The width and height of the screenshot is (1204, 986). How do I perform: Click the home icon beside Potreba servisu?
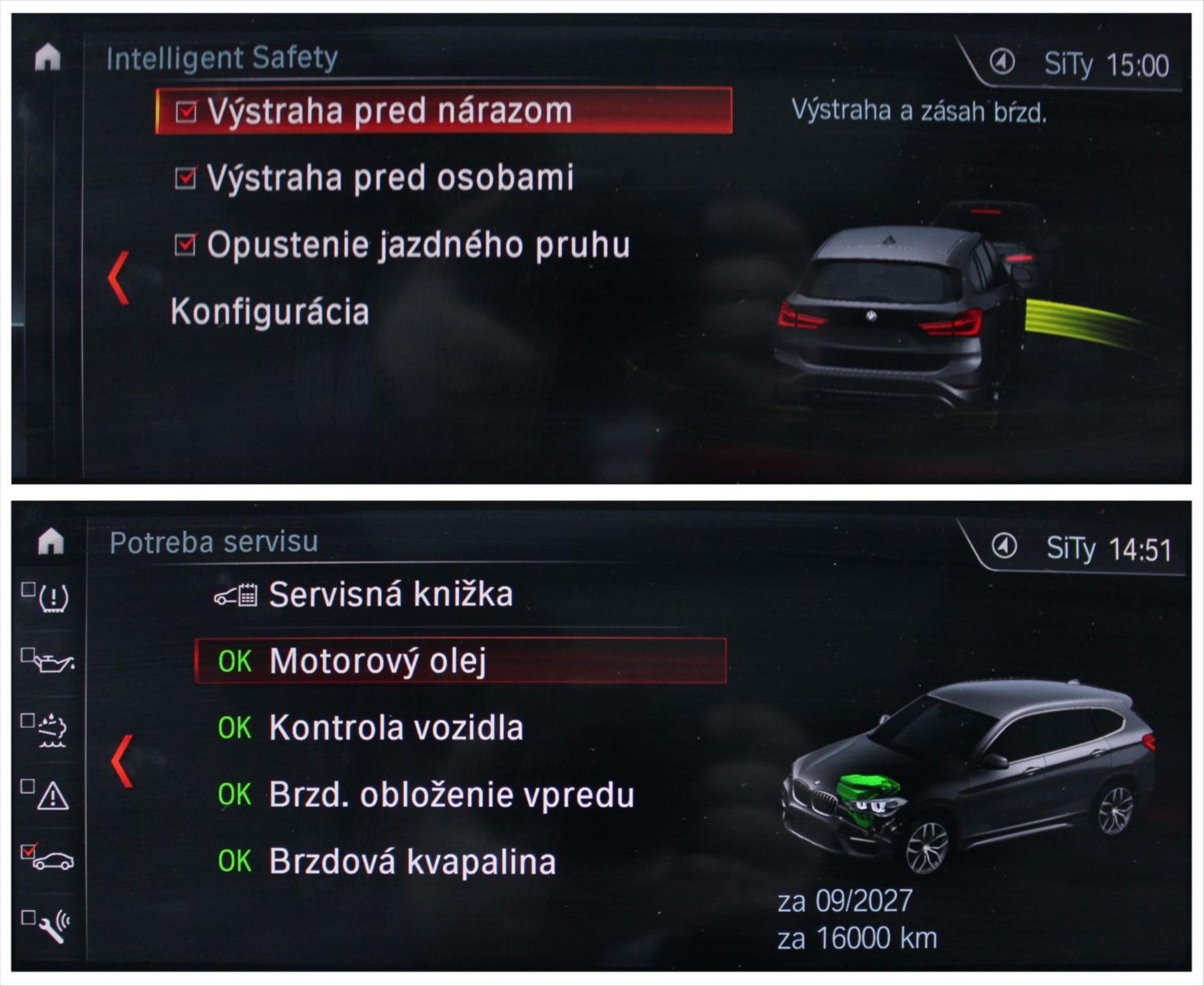tap(51, 541)
